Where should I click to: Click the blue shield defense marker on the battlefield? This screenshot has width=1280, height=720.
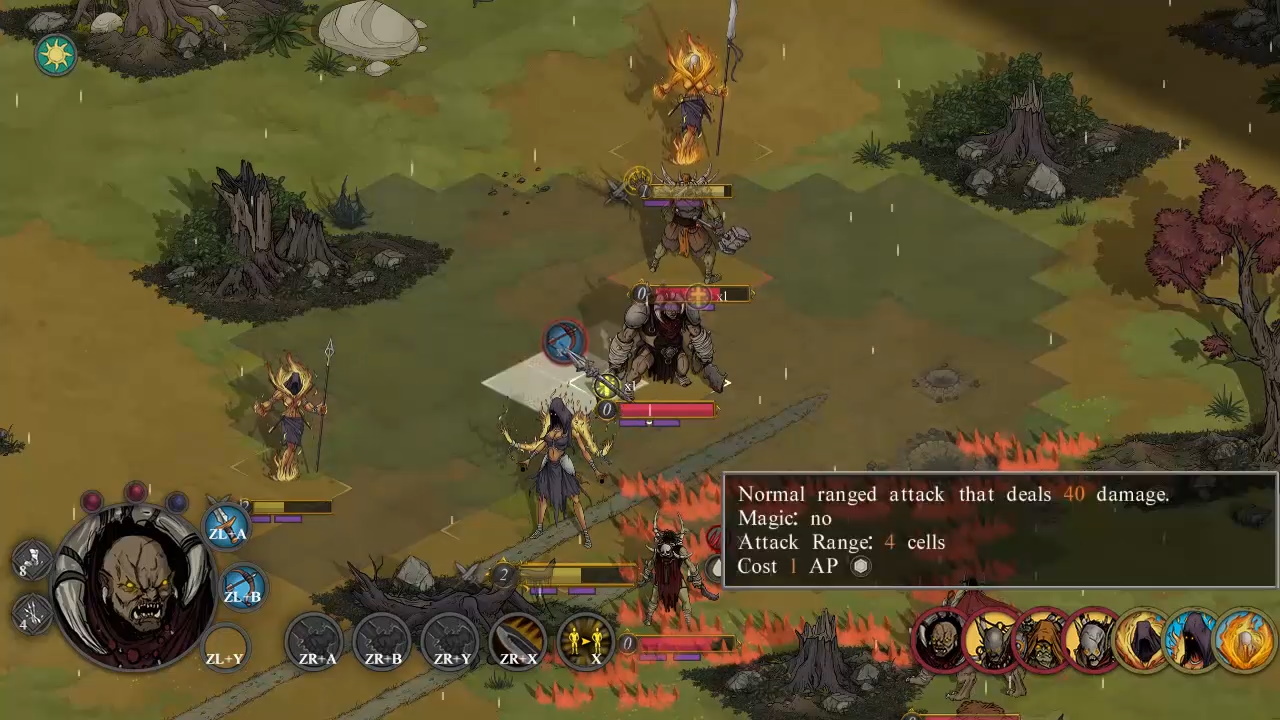563,342
